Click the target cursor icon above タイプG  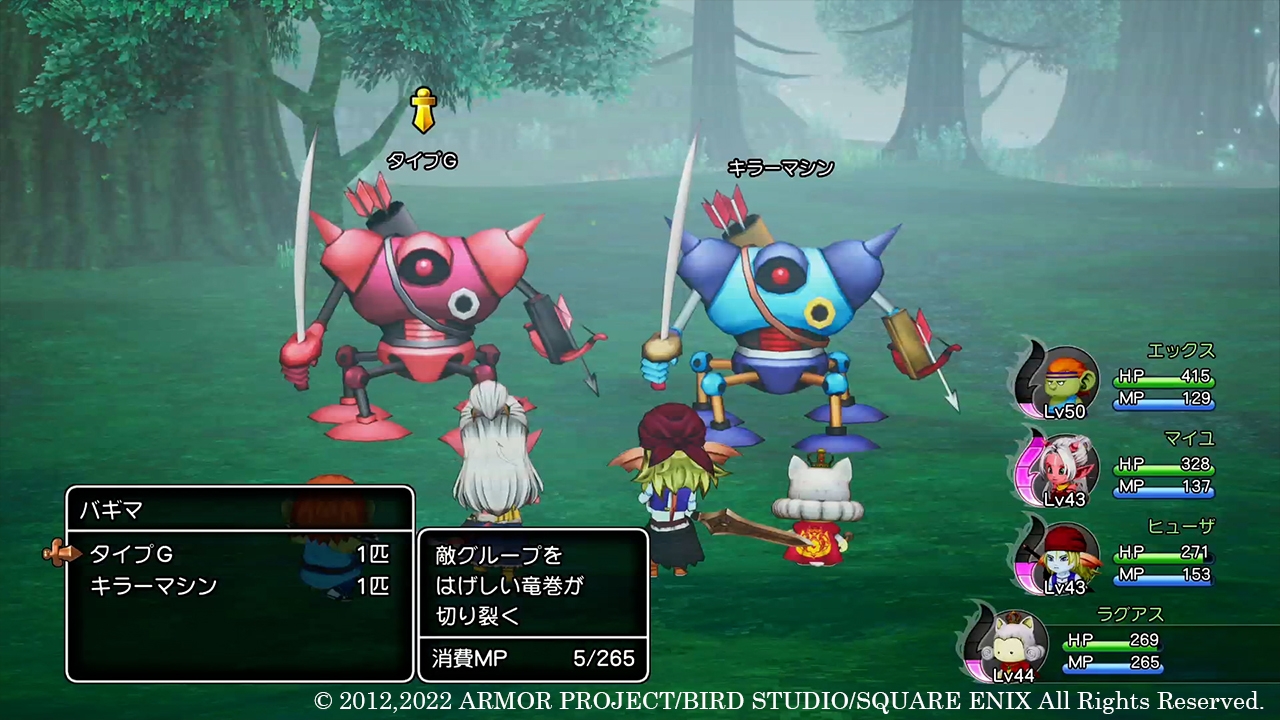(x=424, y=108)
